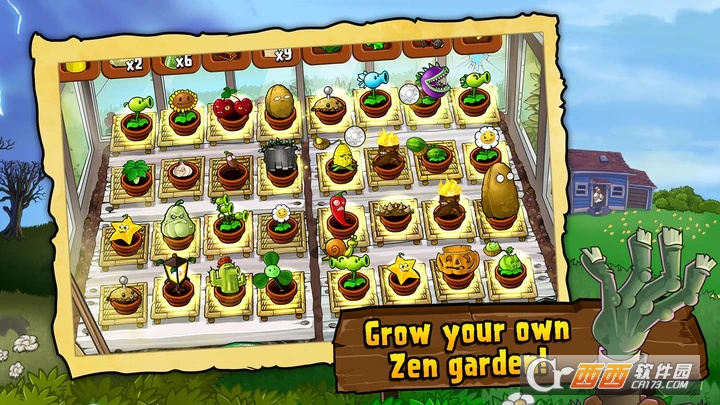Select the Cherry Bomb plant pot
720x405 pixels.
232,109
